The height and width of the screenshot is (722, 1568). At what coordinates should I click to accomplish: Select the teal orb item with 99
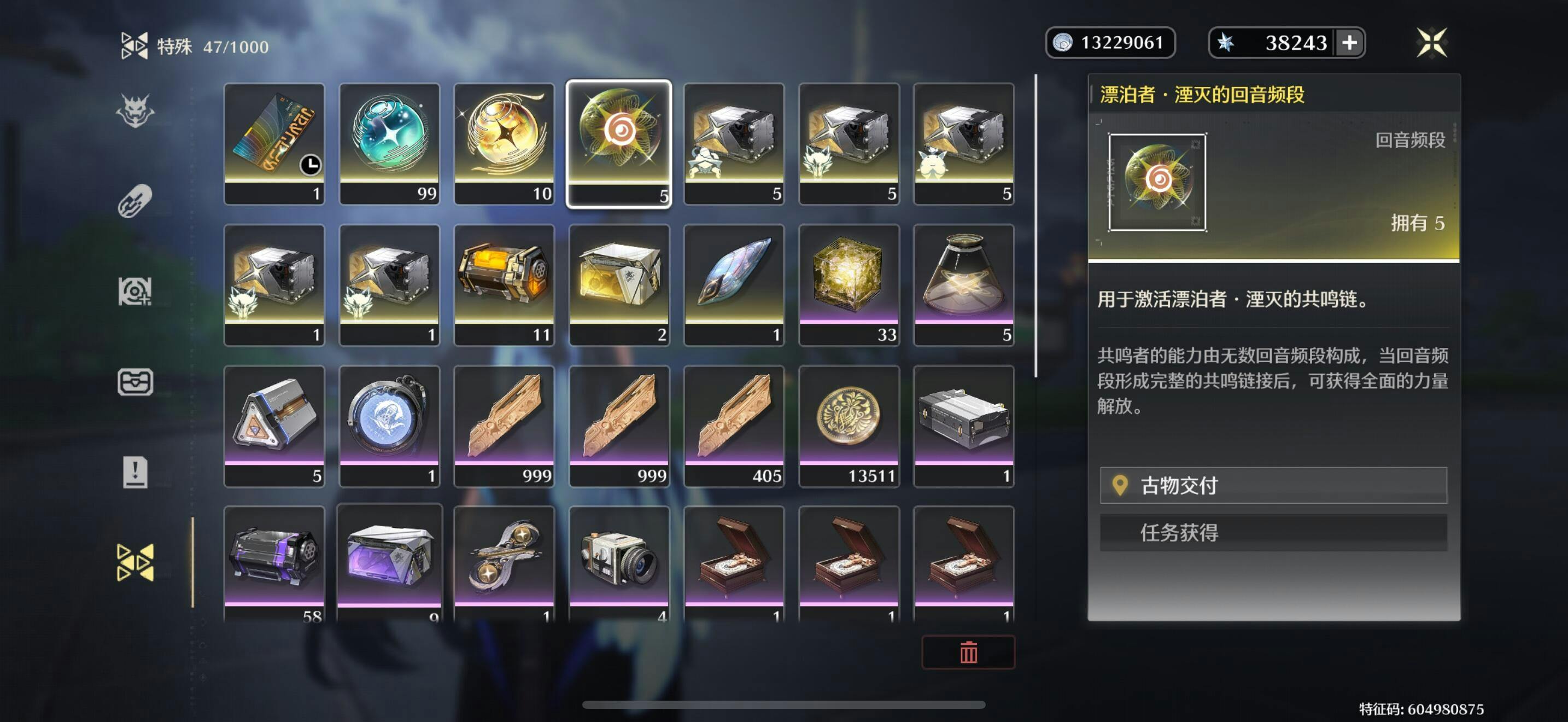389,144
